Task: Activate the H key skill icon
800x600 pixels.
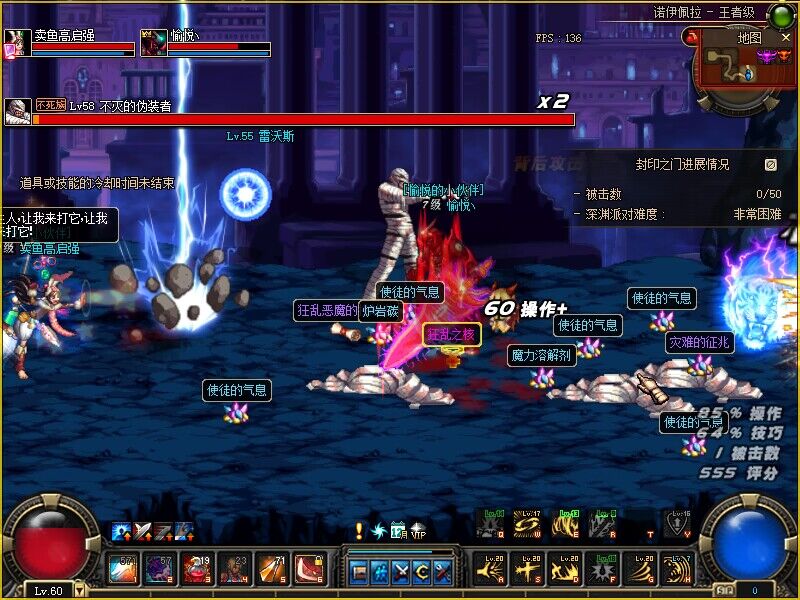Action: [678, 569]
